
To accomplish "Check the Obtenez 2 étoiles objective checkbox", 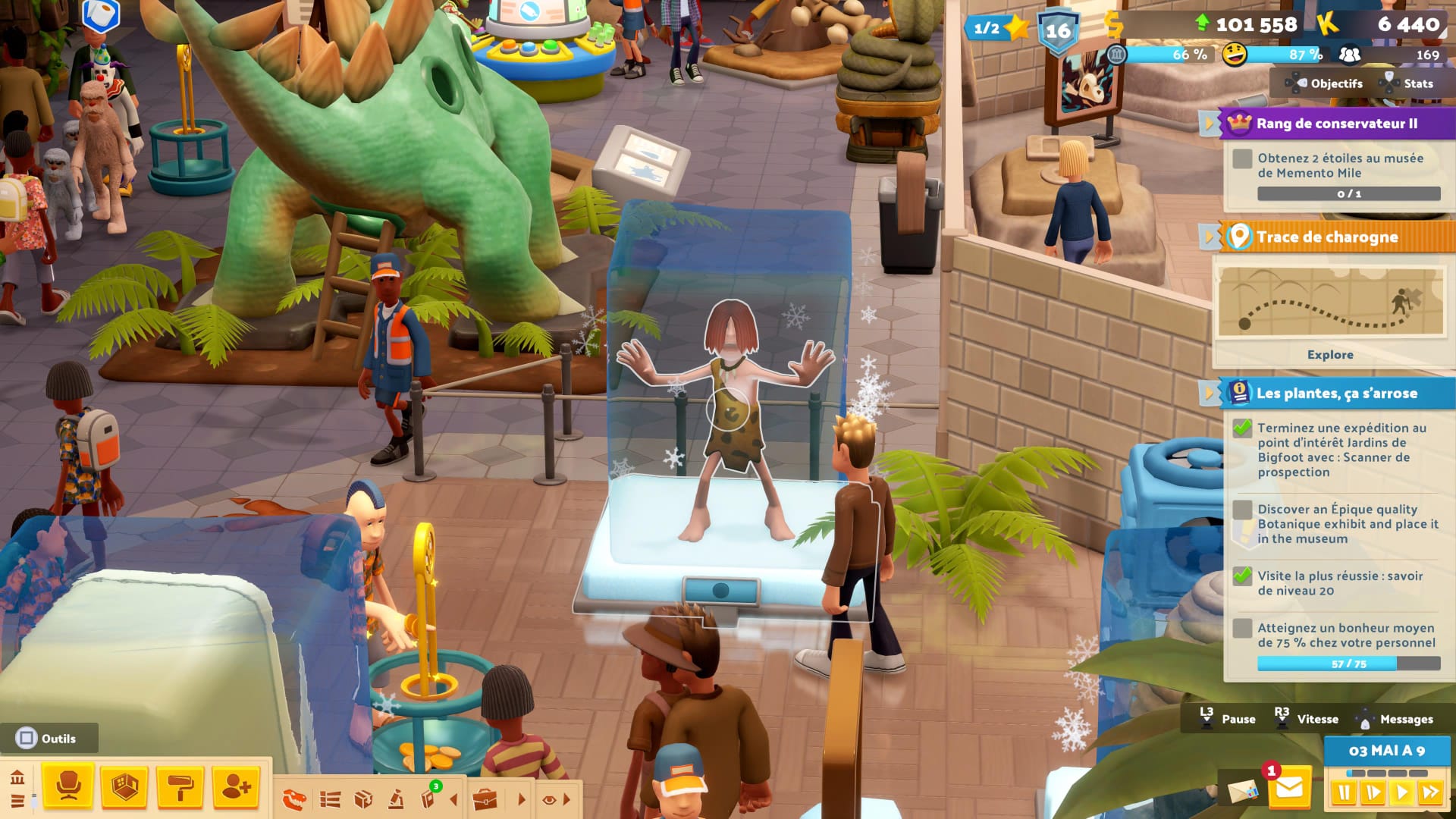I will [x=1241, y=160].
